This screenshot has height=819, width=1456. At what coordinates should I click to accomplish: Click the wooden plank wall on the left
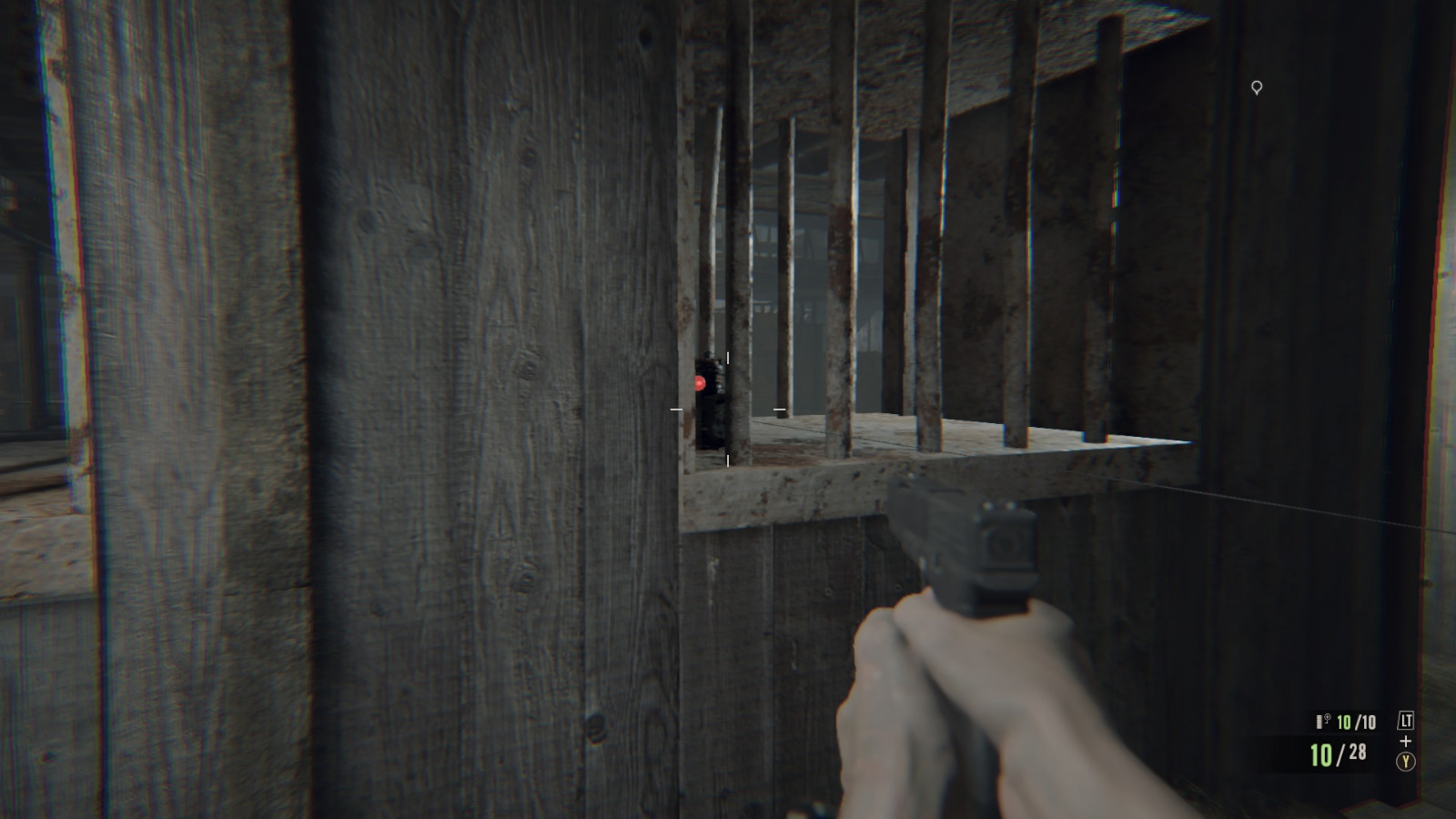409,409
